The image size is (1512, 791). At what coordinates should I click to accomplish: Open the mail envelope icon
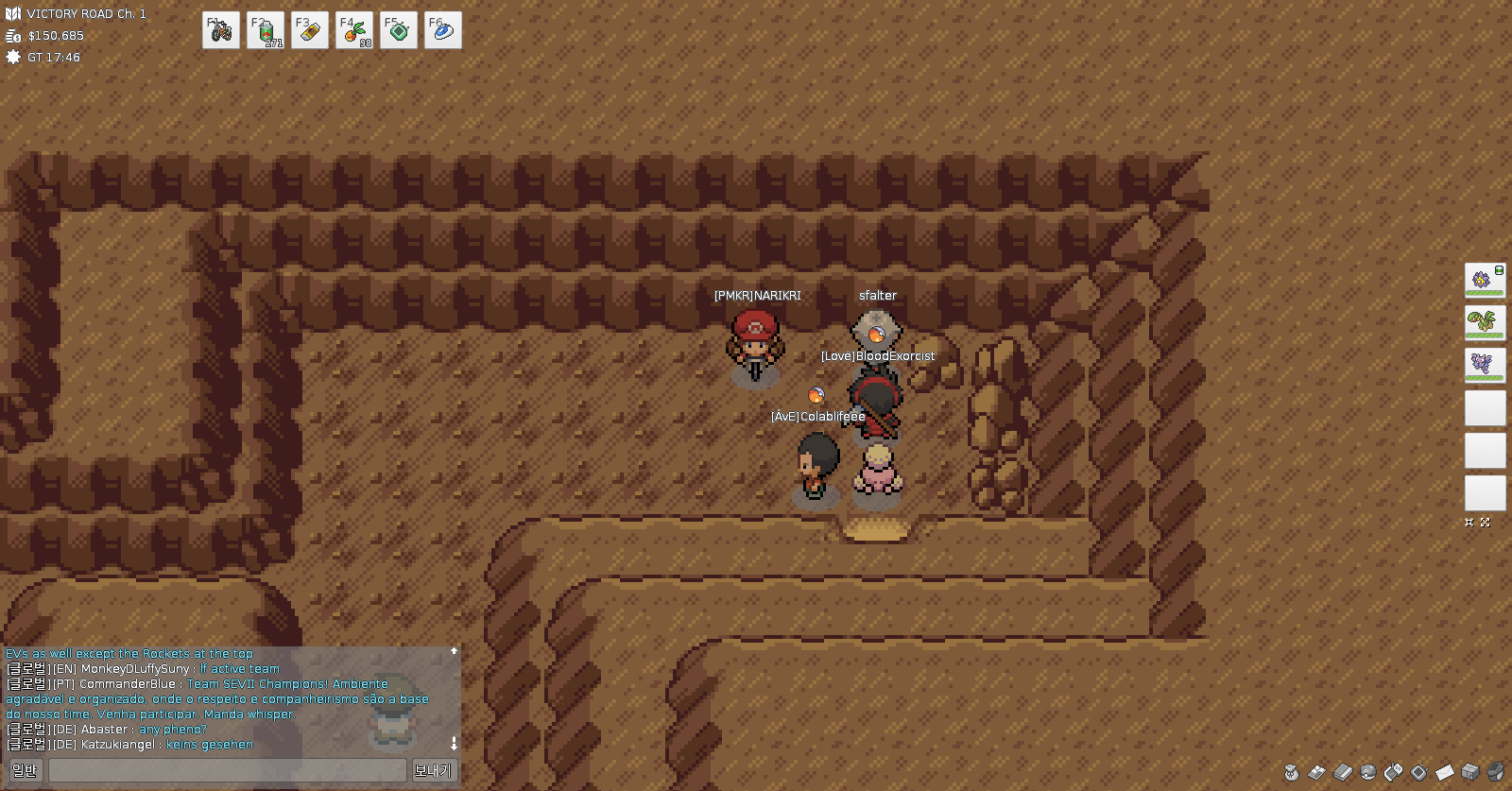point(1445,772)
